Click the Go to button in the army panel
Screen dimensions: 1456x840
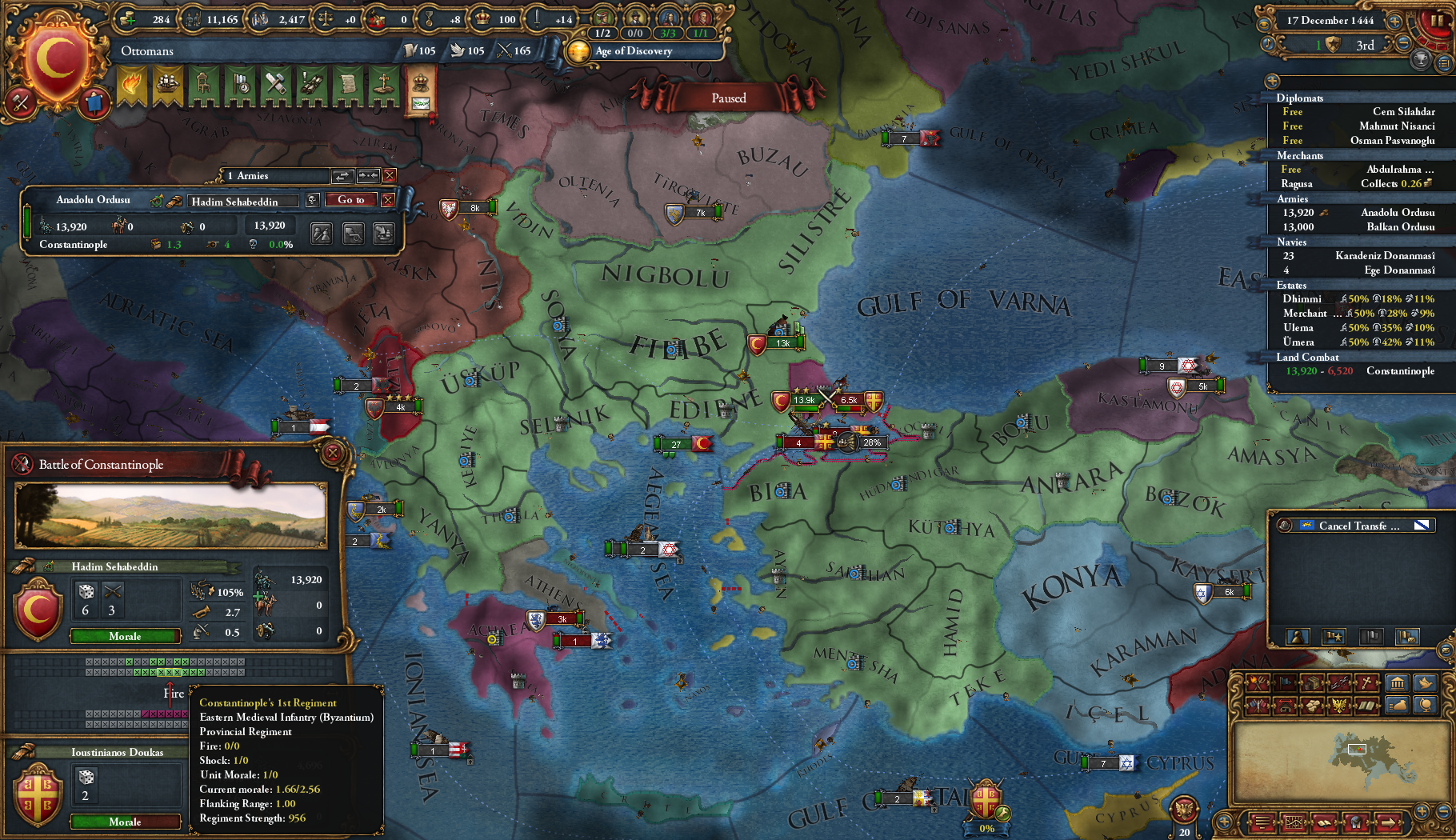click(350, 200)
